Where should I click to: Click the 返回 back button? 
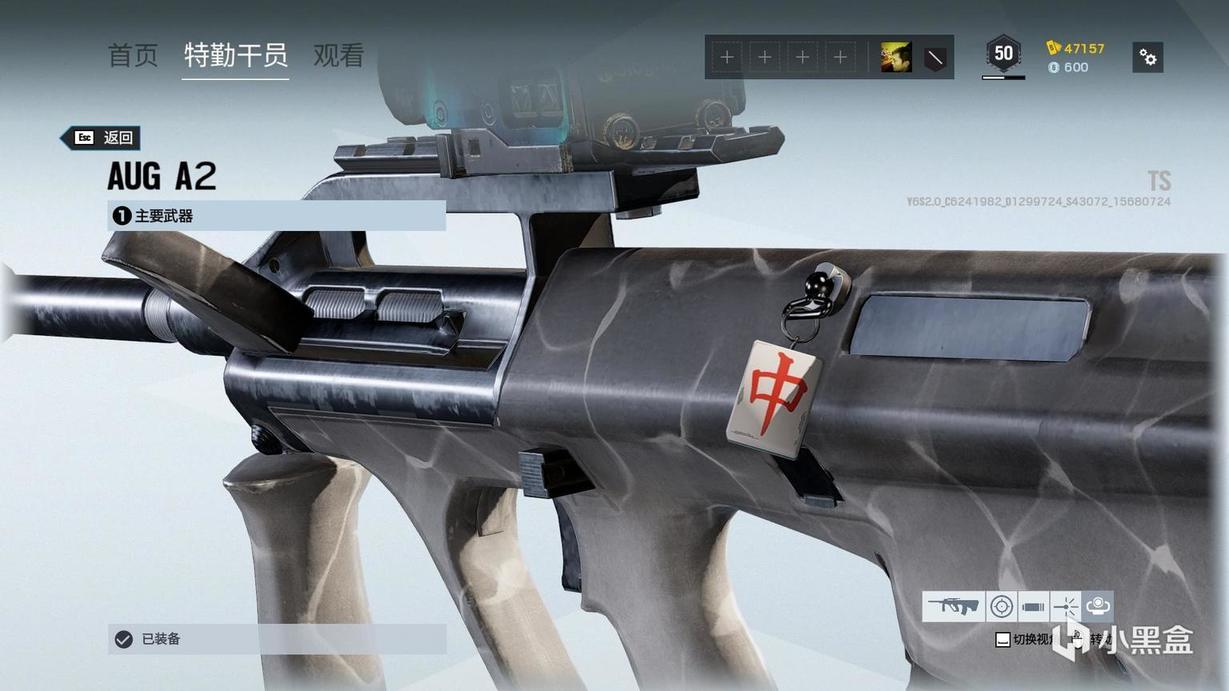pyautogui.click(x=100, y=138)
